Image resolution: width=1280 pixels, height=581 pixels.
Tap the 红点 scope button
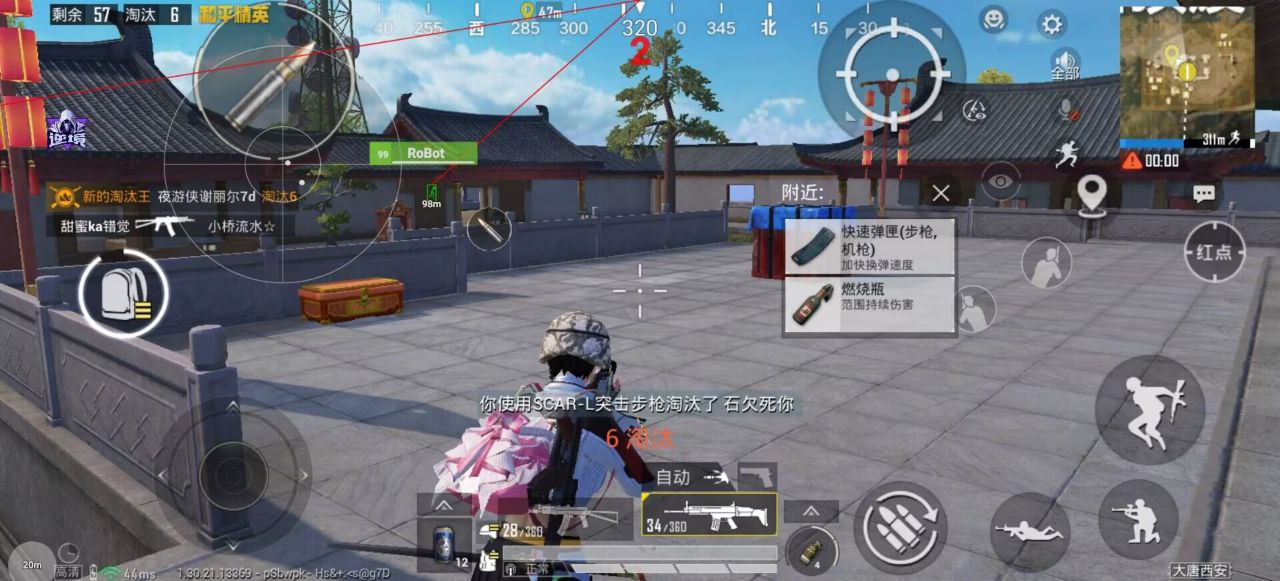coord(1214,252)
